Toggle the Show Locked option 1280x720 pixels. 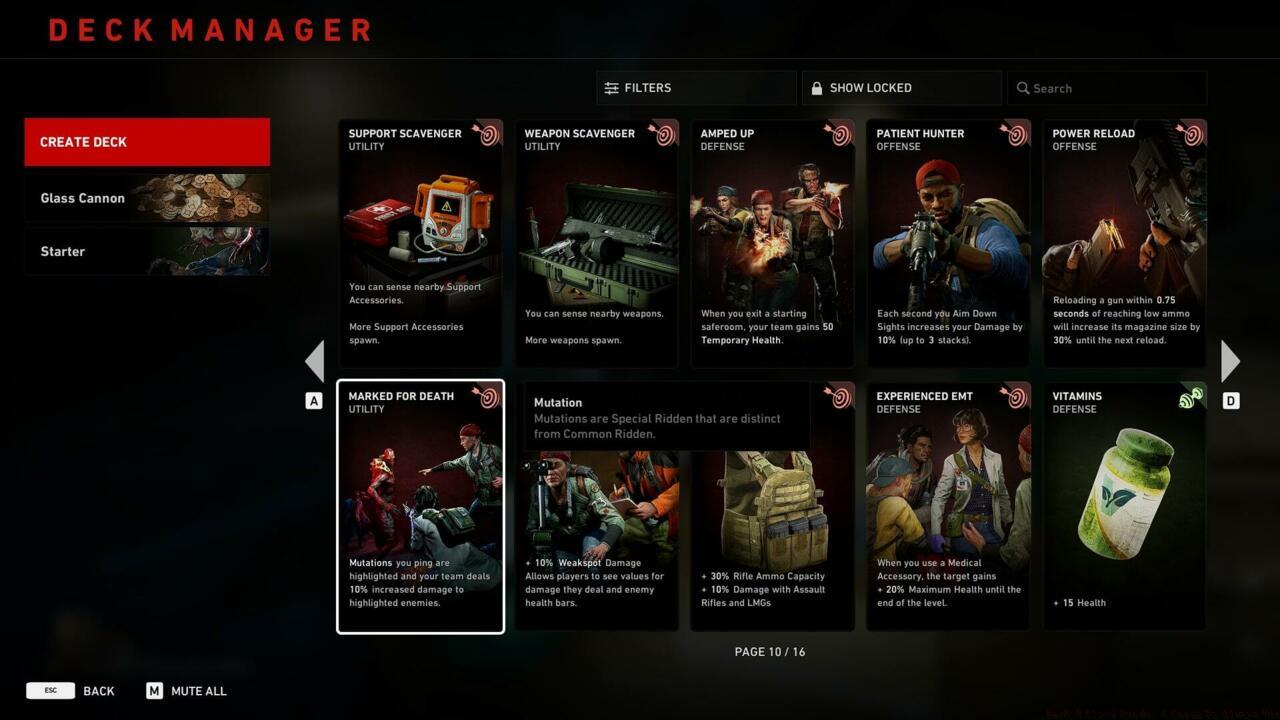coord(901,88)
